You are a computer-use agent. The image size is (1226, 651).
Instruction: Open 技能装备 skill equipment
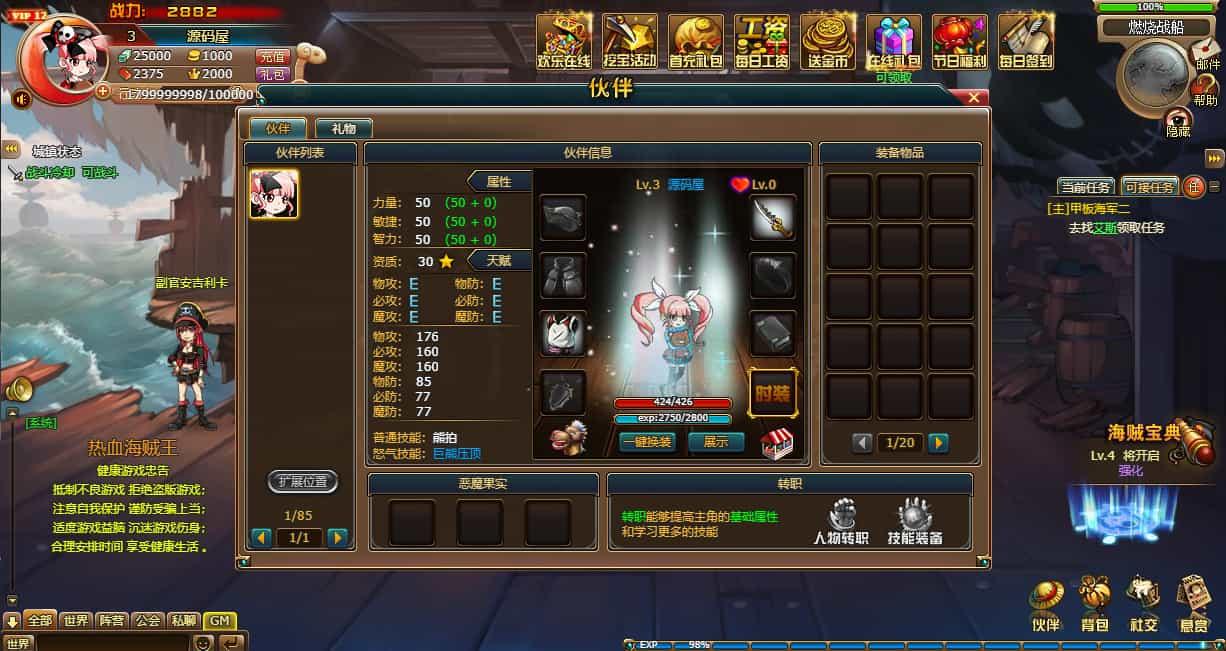coord(914,522)
